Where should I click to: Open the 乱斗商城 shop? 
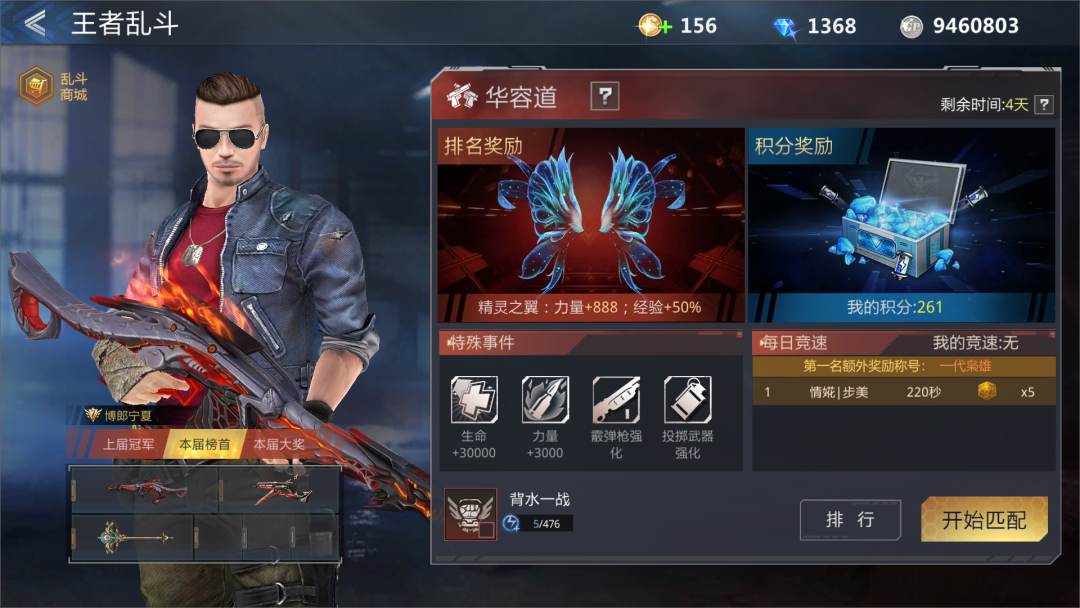[54, 87]
